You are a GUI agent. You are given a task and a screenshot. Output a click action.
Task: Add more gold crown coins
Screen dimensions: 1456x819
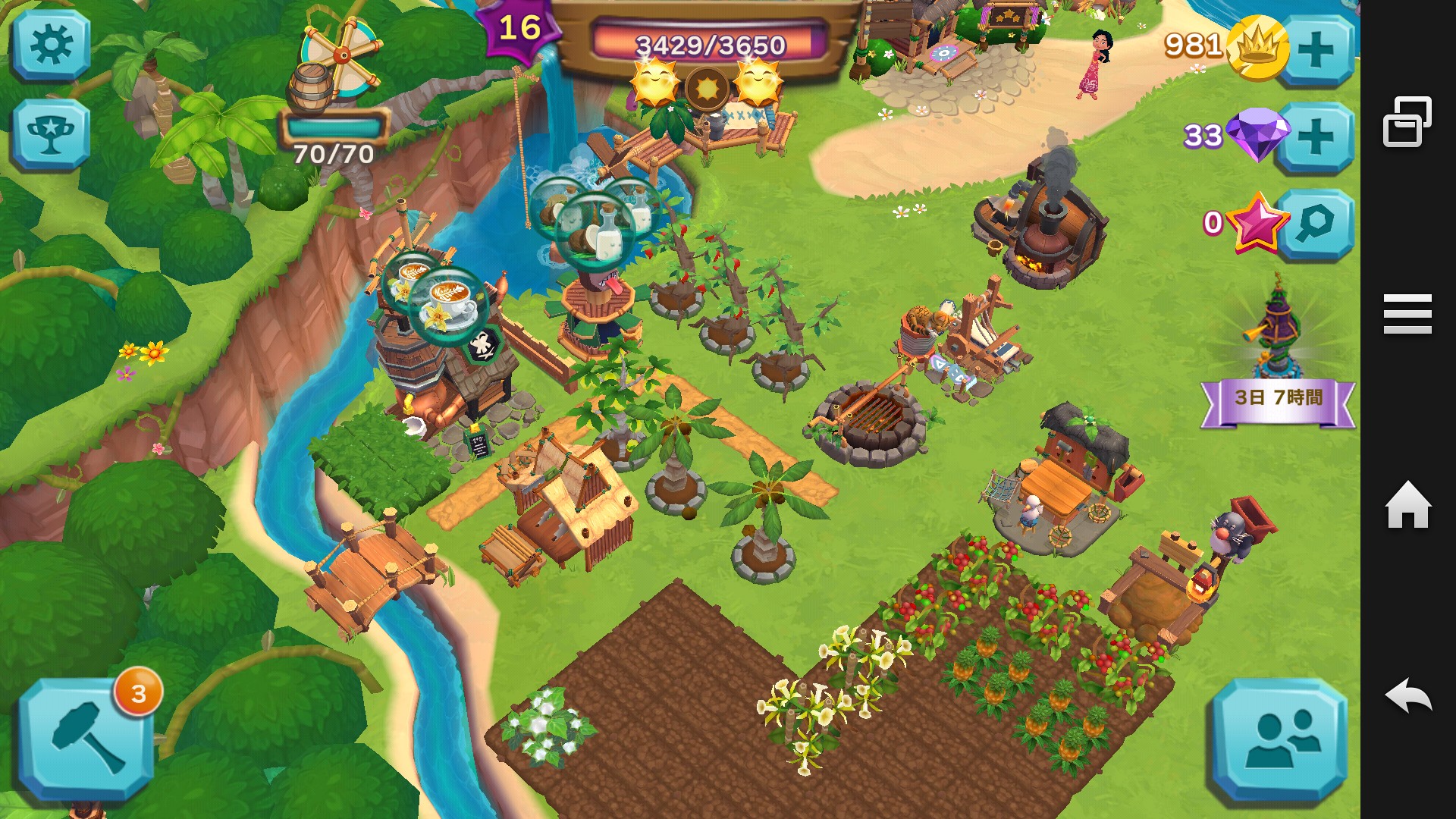(x=1316, y=50)
